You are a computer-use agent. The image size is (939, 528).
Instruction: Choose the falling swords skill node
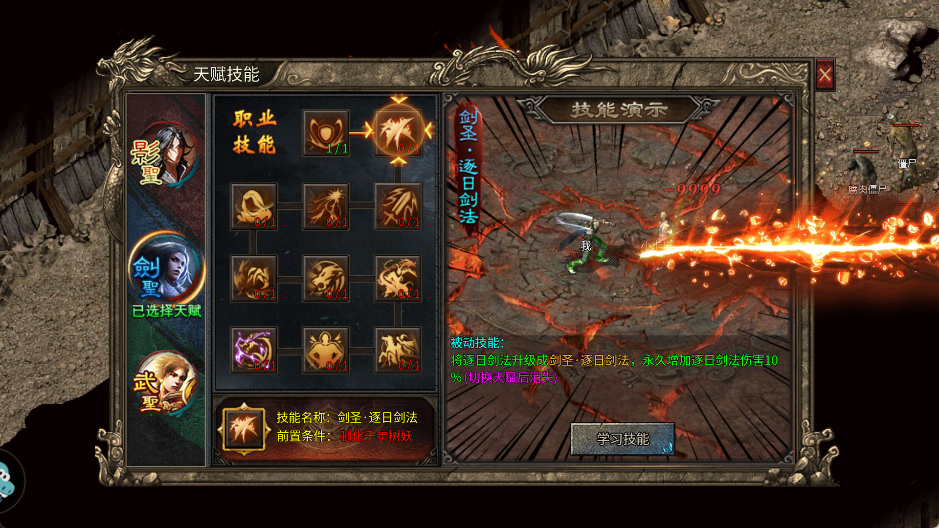tap(397, 205)
